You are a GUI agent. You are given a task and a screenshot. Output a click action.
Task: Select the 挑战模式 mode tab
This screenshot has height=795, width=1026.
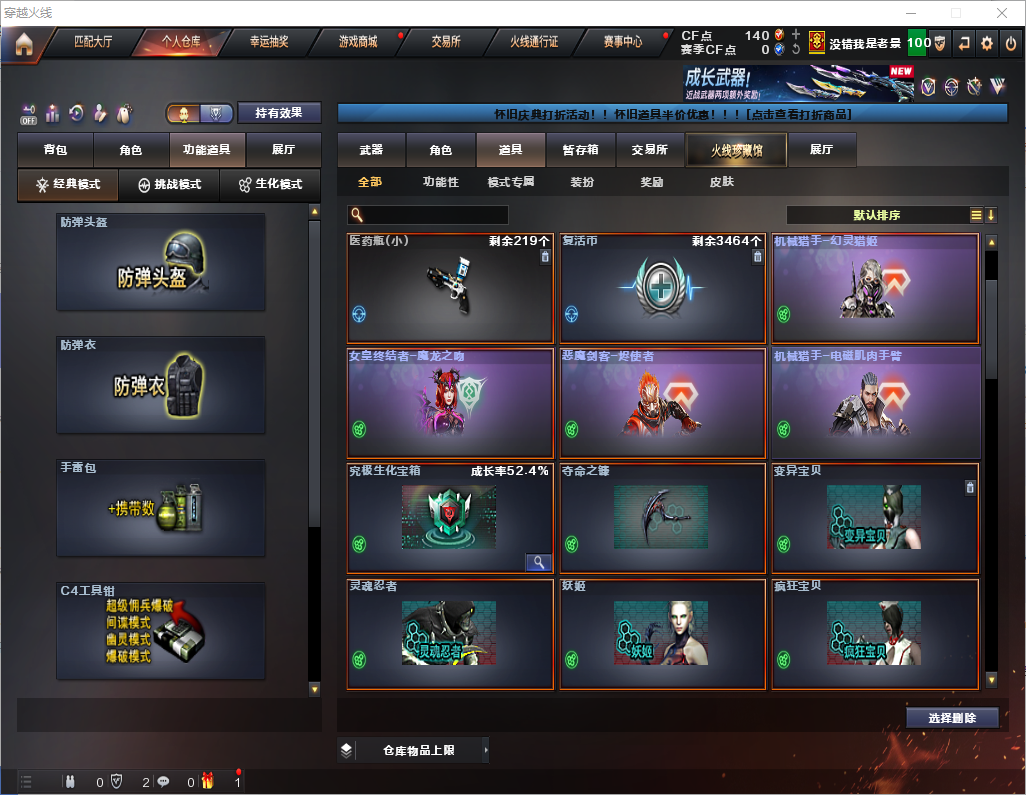[170, 185]
